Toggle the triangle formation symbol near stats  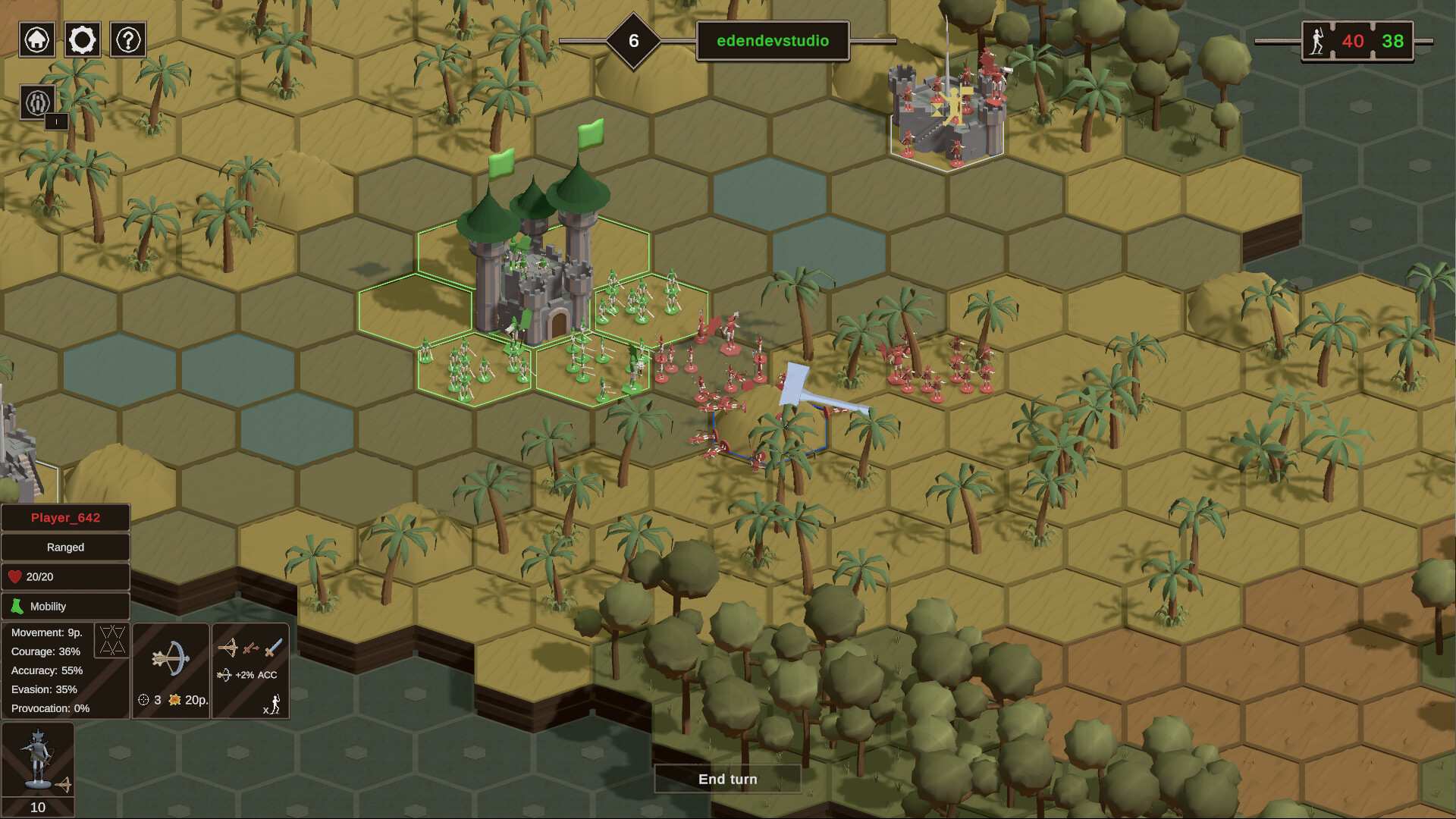(112, 641)
